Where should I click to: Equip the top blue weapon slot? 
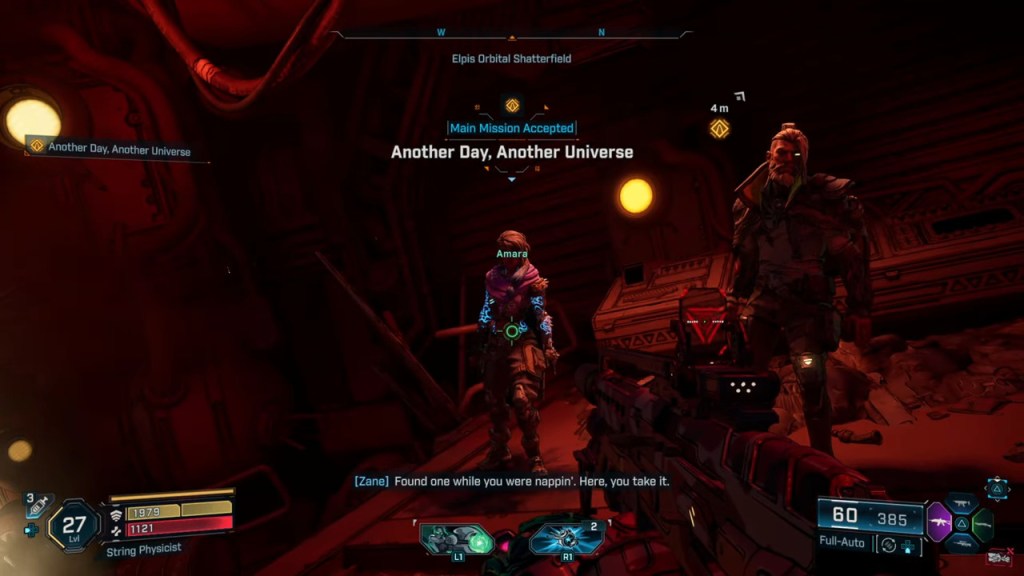point(960,503)
